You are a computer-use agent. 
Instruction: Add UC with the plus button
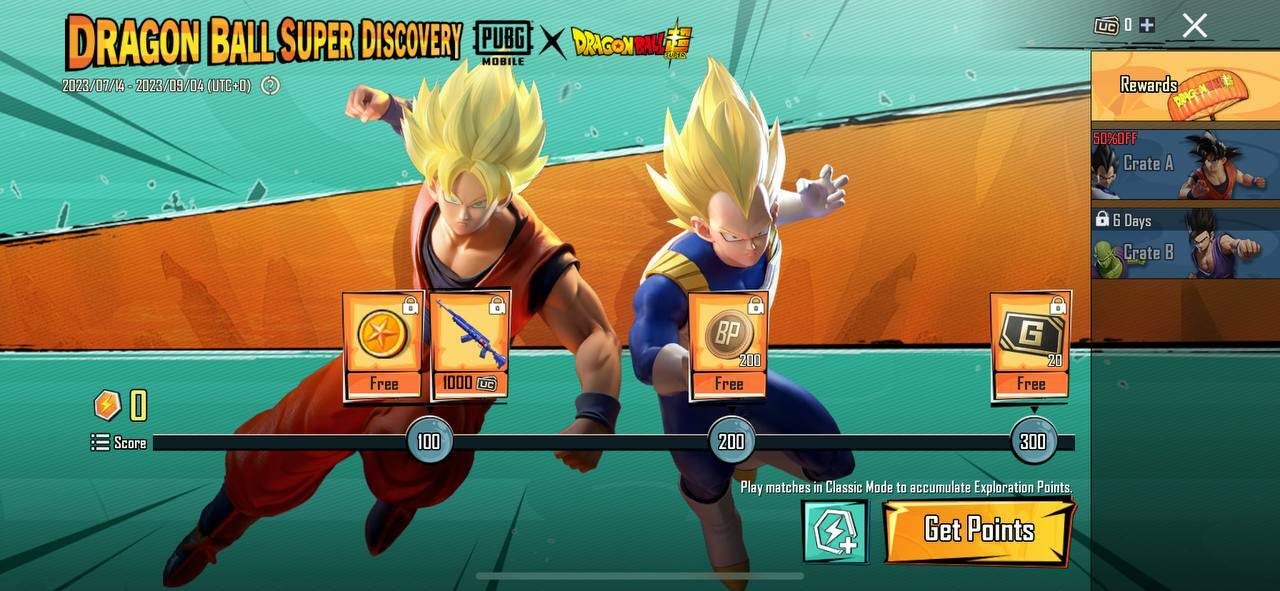pos(1147,25)
